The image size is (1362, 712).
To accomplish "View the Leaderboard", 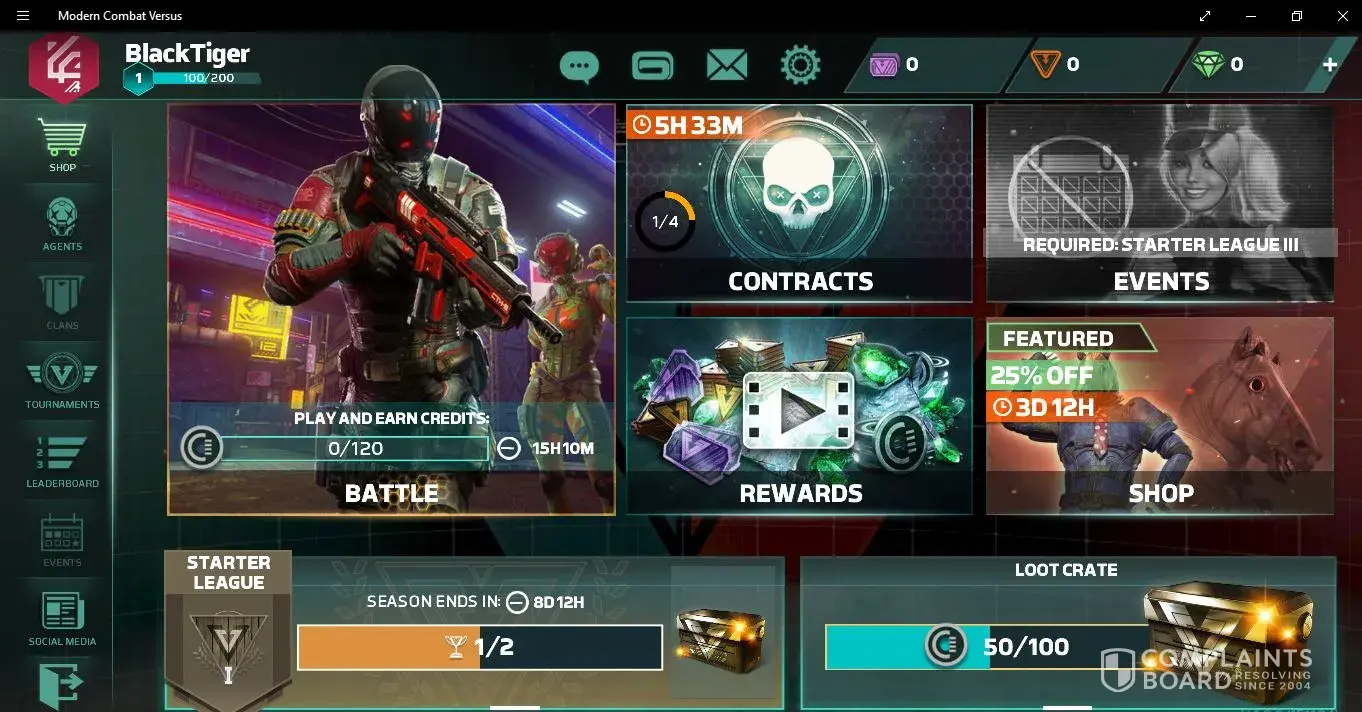I will pyautogui.click(x=62, y=460).
